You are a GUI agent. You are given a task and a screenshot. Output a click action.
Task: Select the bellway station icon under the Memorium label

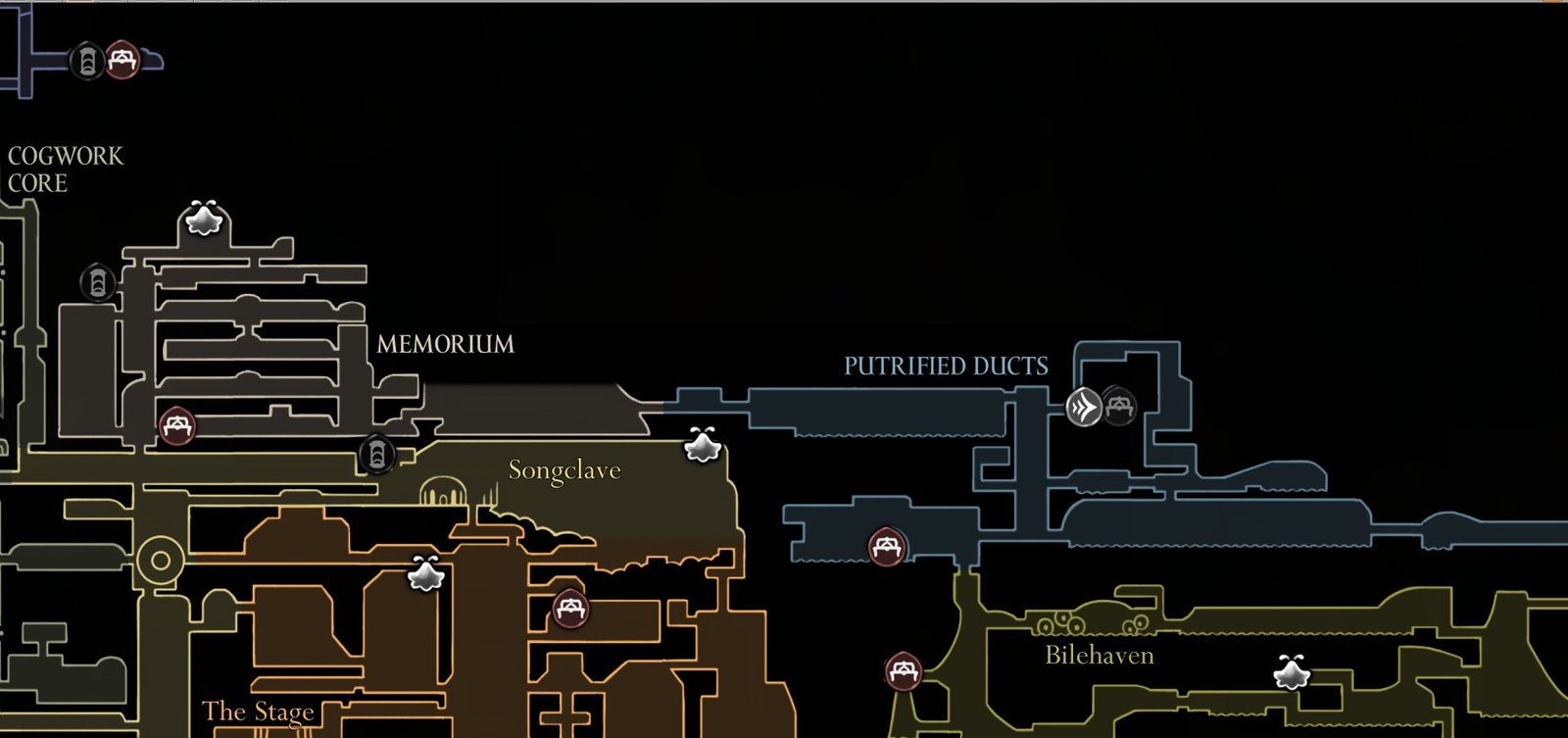tap(377, 454)
